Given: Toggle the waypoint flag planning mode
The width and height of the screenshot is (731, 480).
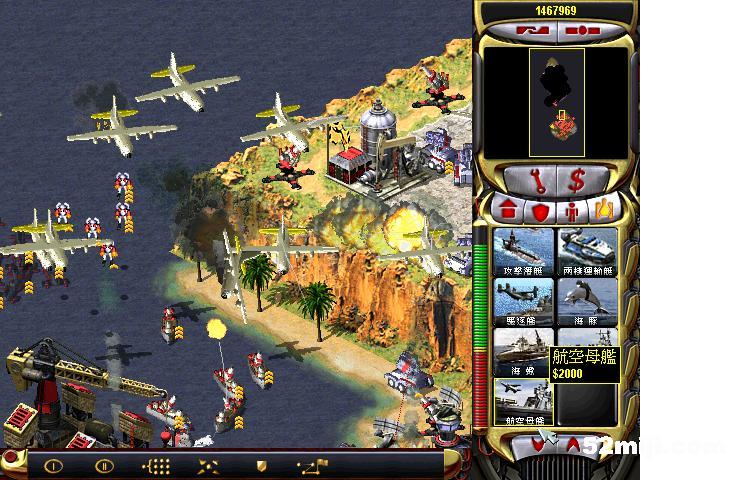Looking at the screenshot, I should (313, 465).
